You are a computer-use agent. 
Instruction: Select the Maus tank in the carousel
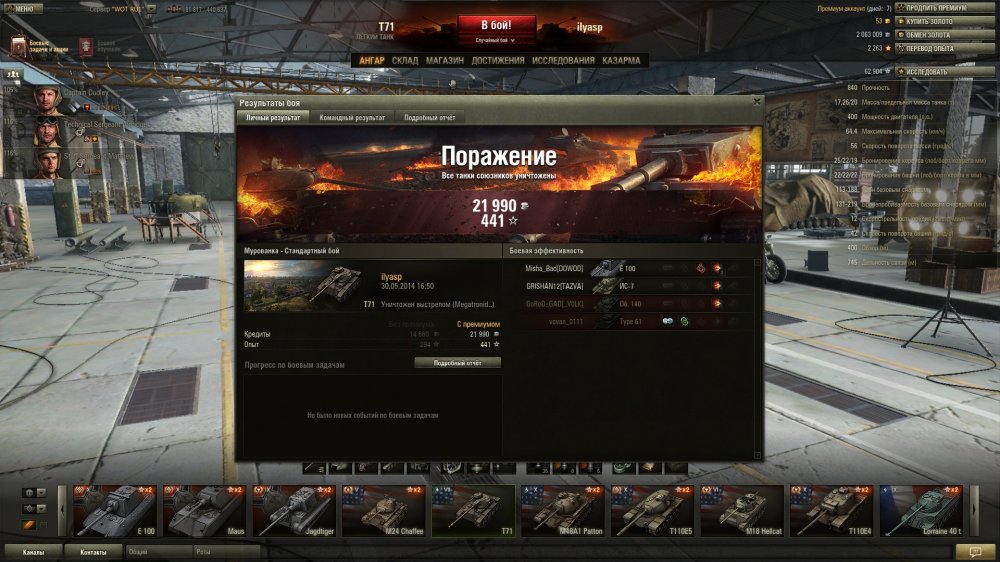204,511
